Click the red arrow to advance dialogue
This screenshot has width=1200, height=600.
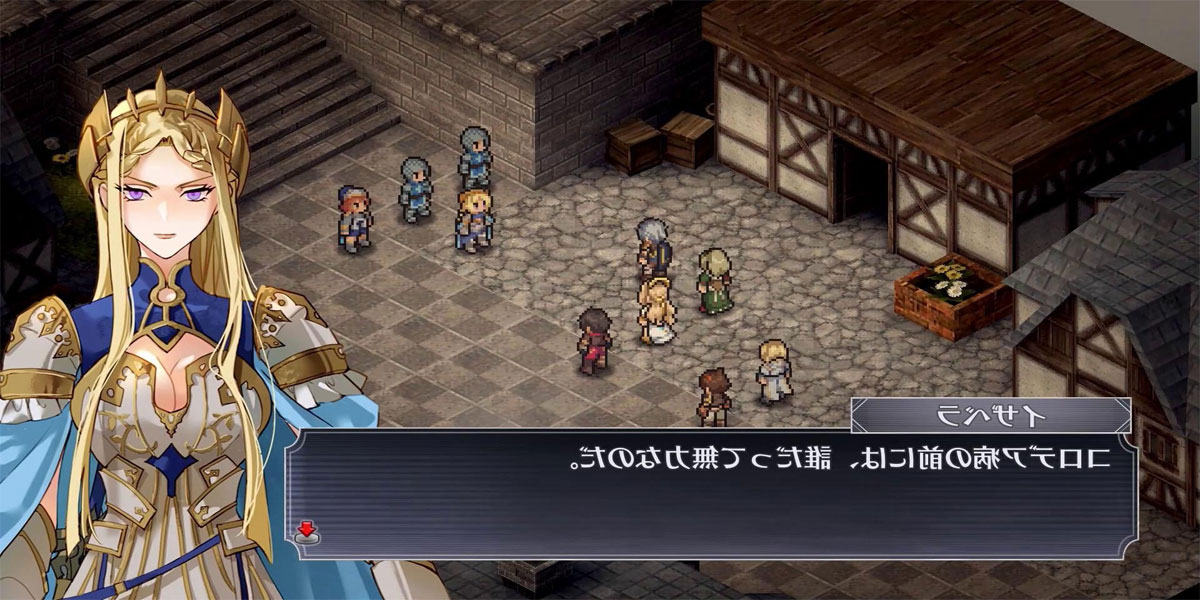pos(307,531)
